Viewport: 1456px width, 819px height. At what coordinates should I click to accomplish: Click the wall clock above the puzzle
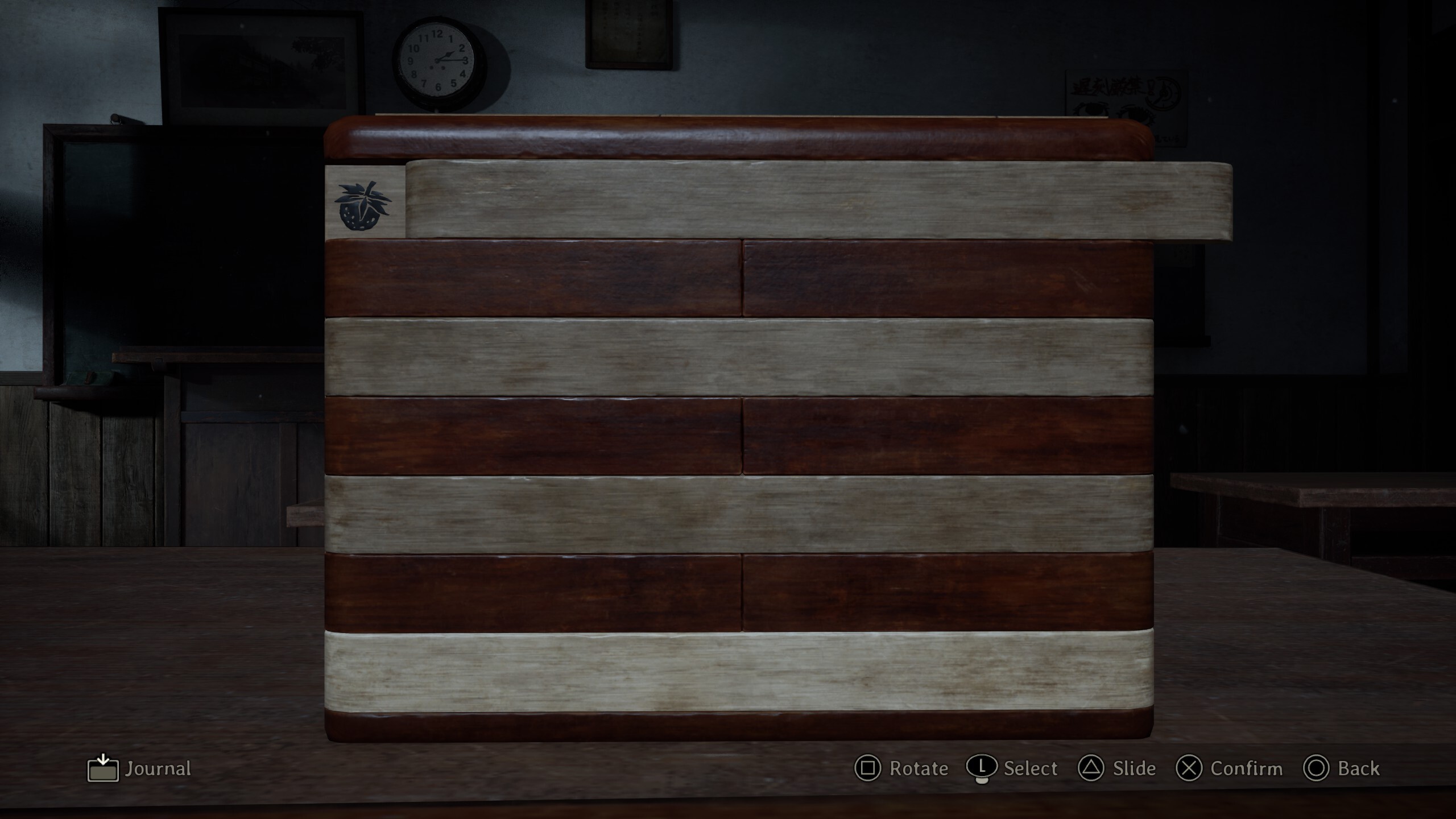pyautogui.click(x=438, y=60)
